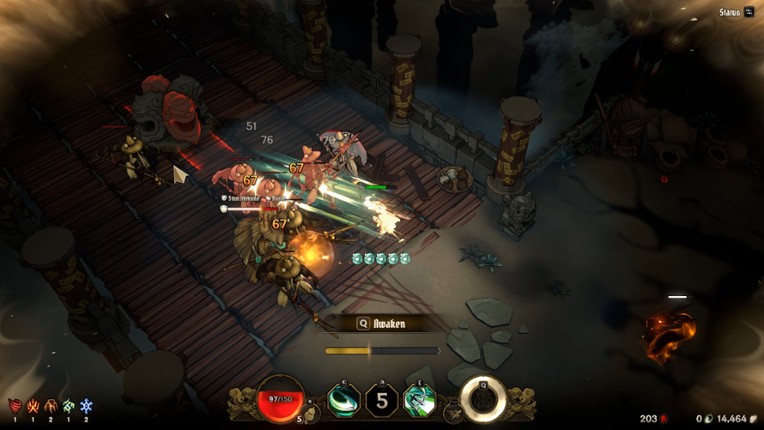Screen dimensions: 764x430
Task: Click the small crossed-feather item slot
Action: [x=453, y=412]
